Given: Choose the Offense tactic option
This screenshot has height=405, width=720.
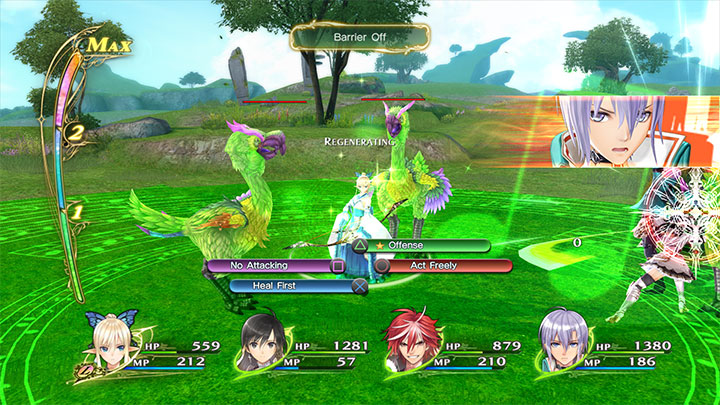Looking at the screenshot, I should (431, 245).
